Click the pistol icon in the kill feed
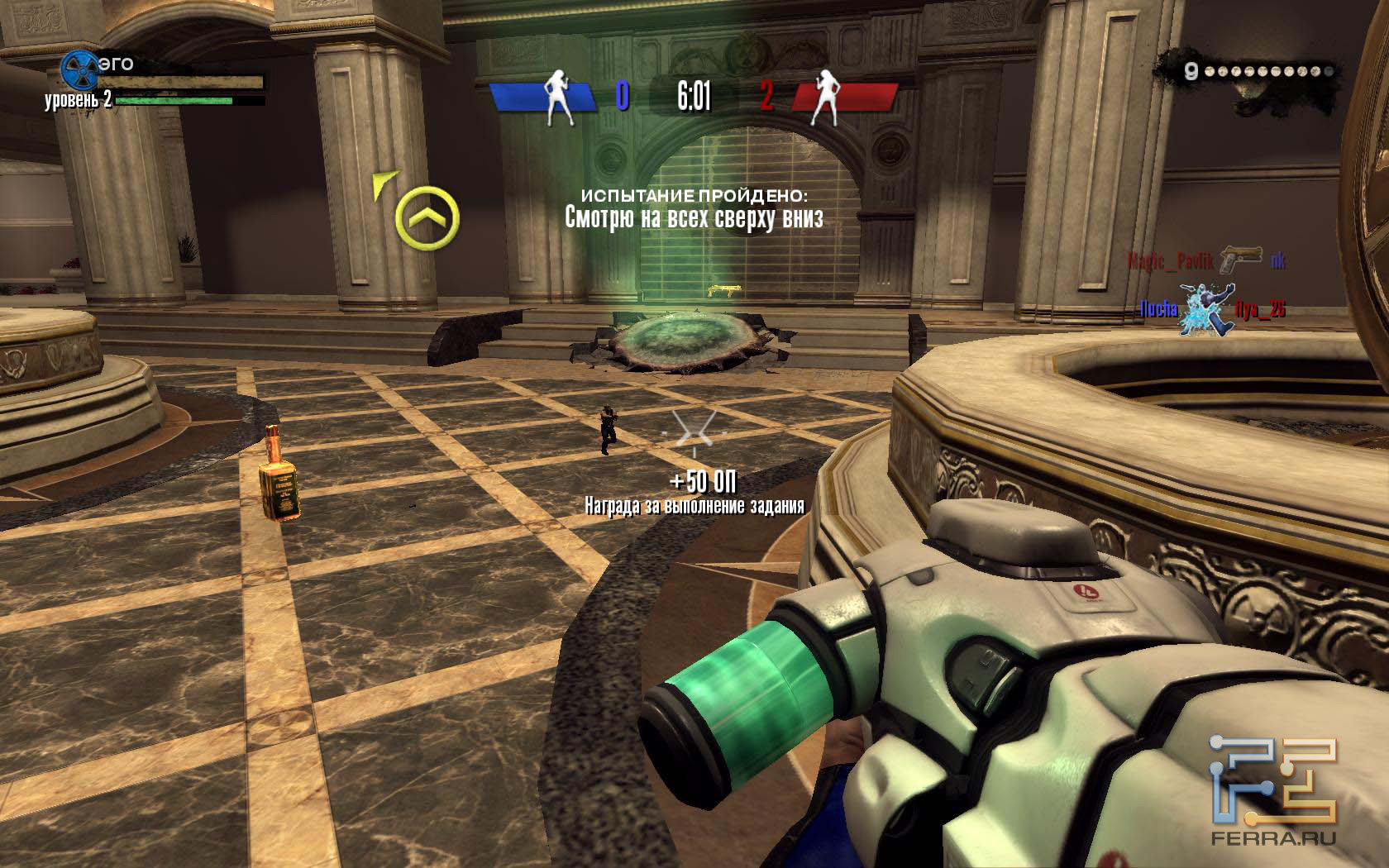This screenshot has width=1389, height=868. click(1243, 257)
